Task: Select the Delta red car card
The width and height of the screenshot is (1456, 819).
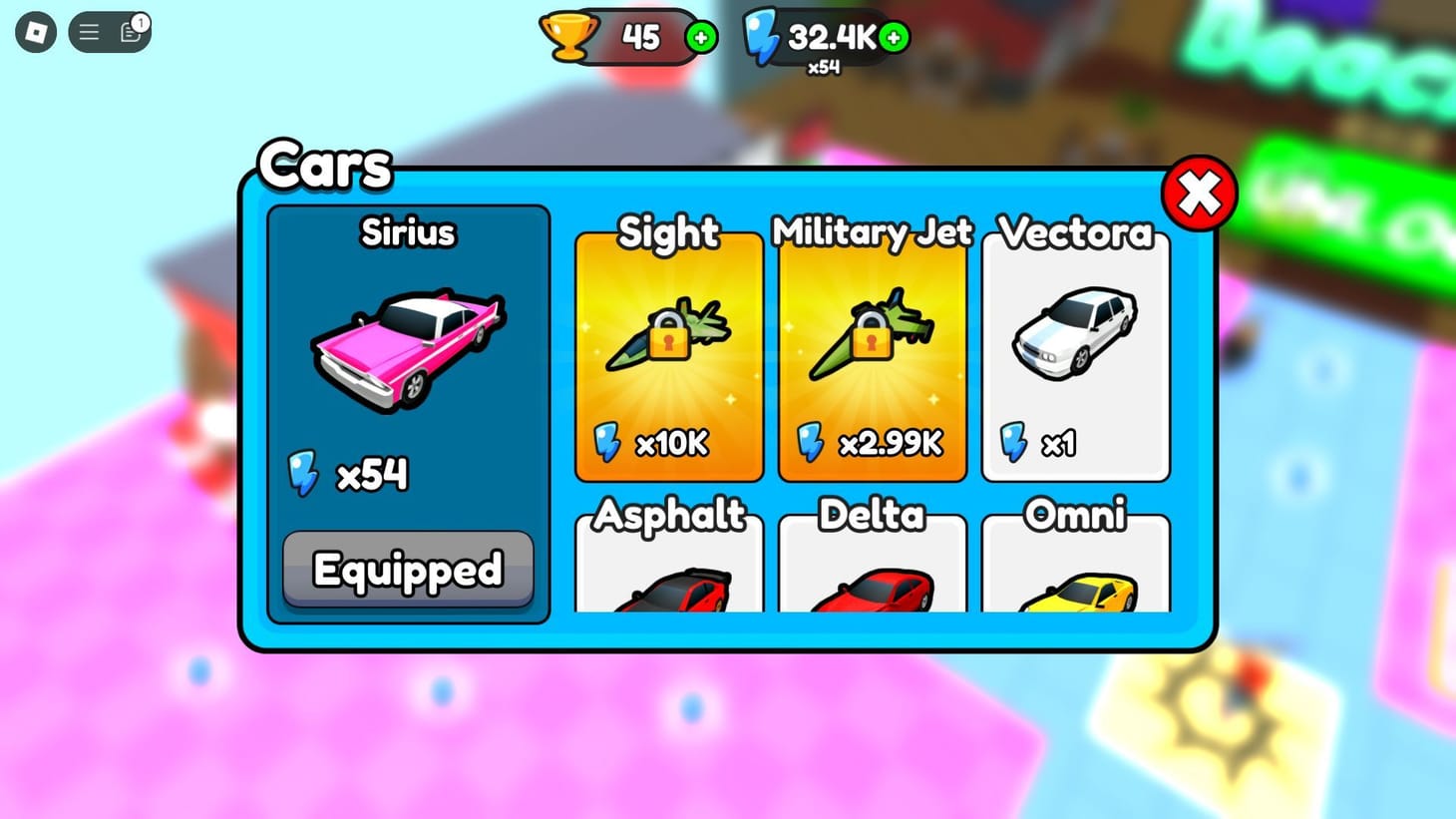Action: tap(873, 579)
